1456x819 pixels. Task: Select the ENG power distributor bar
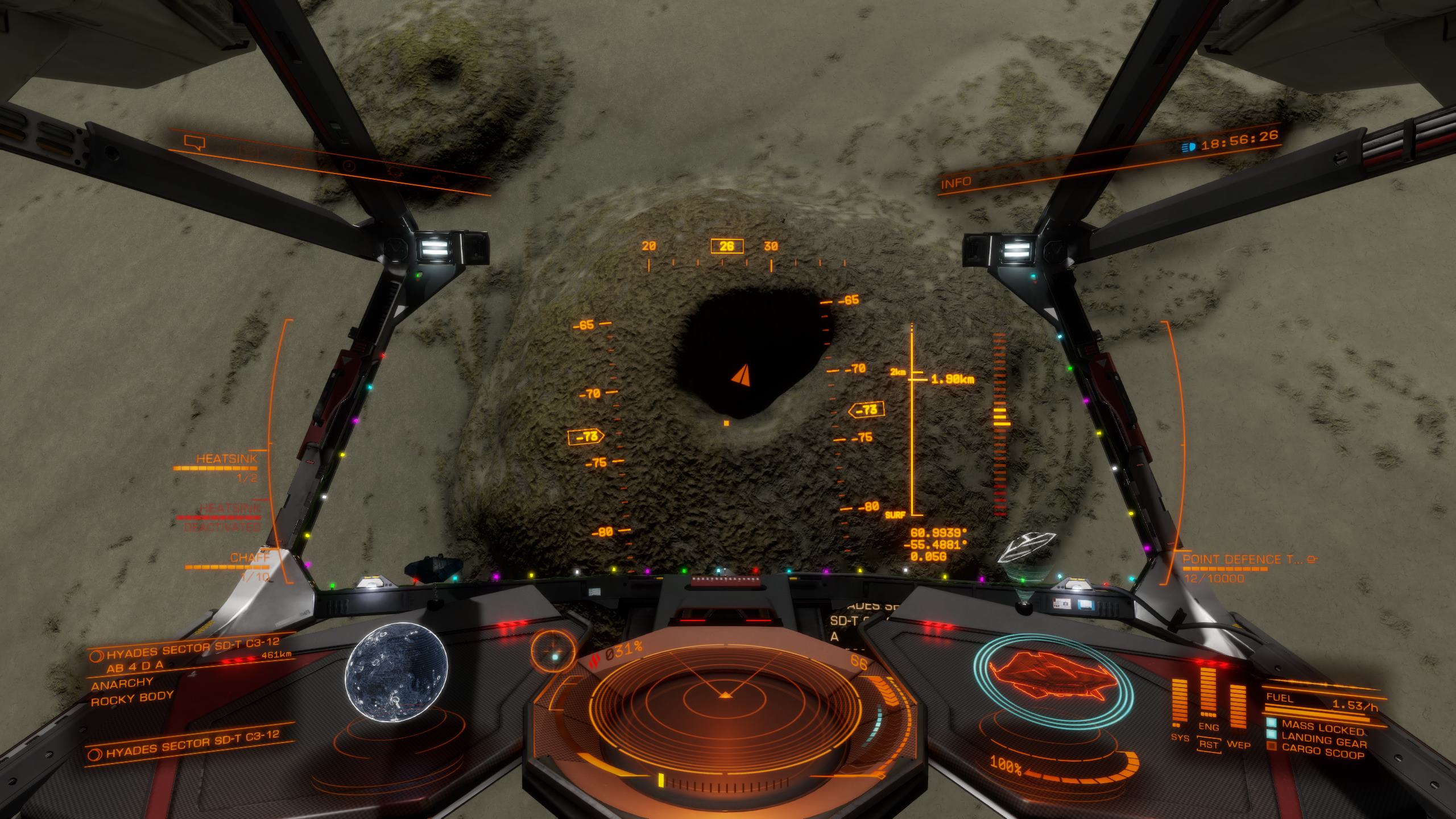point(1208,693)
